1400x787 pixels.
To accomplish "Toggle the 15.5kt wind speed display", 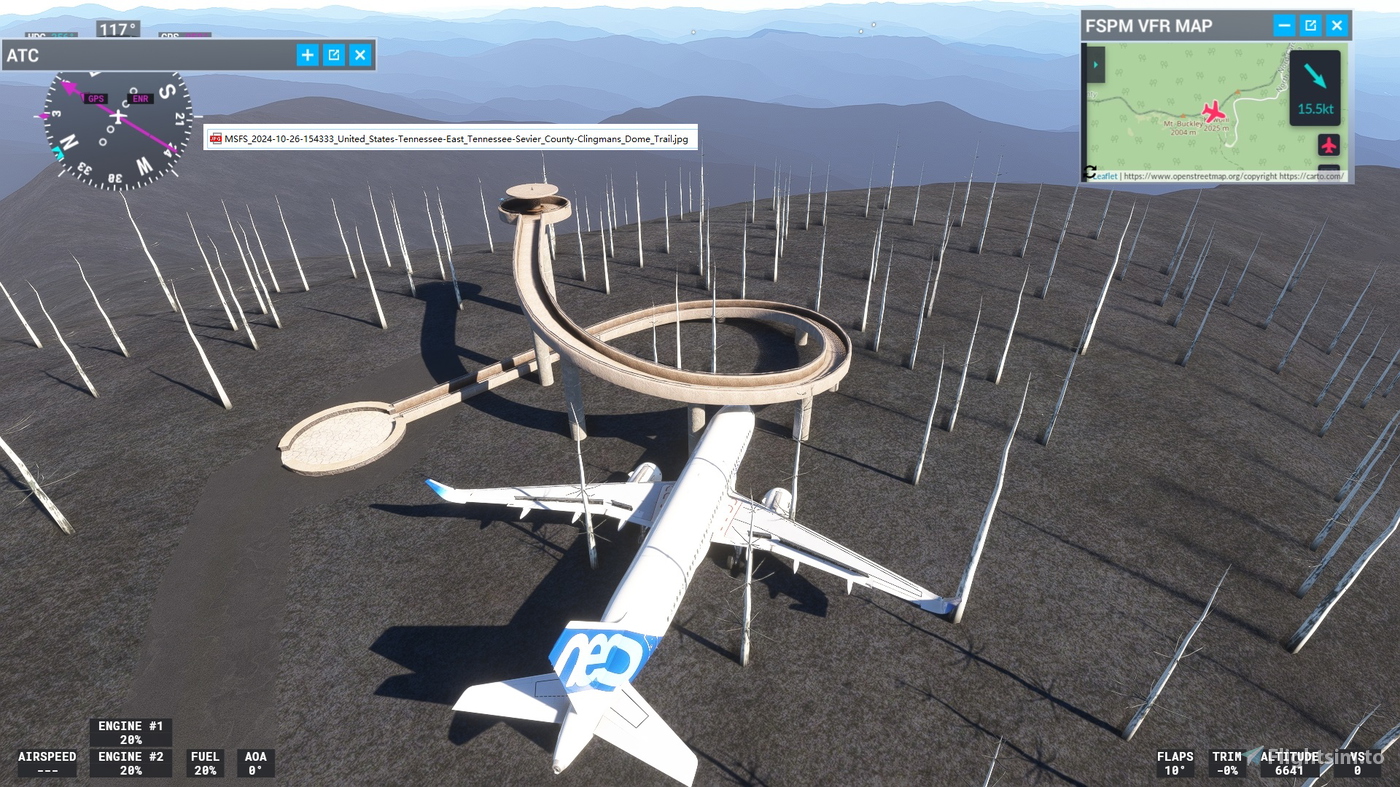I will coord(1316,109).
